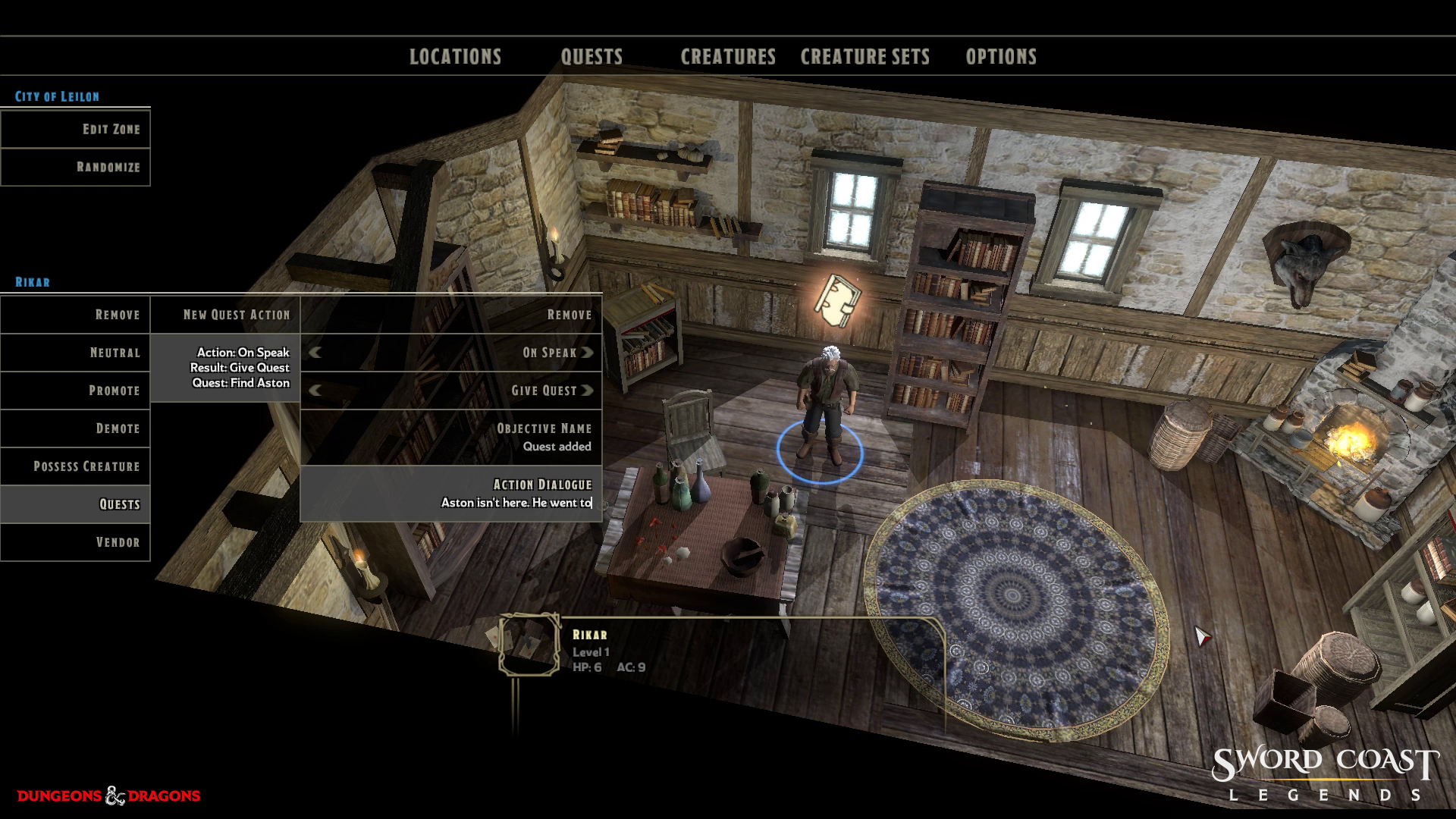The image size is (1456, 819).
Task: Select the Action: On Speak quest entry
Action: (x=240, y=367)
